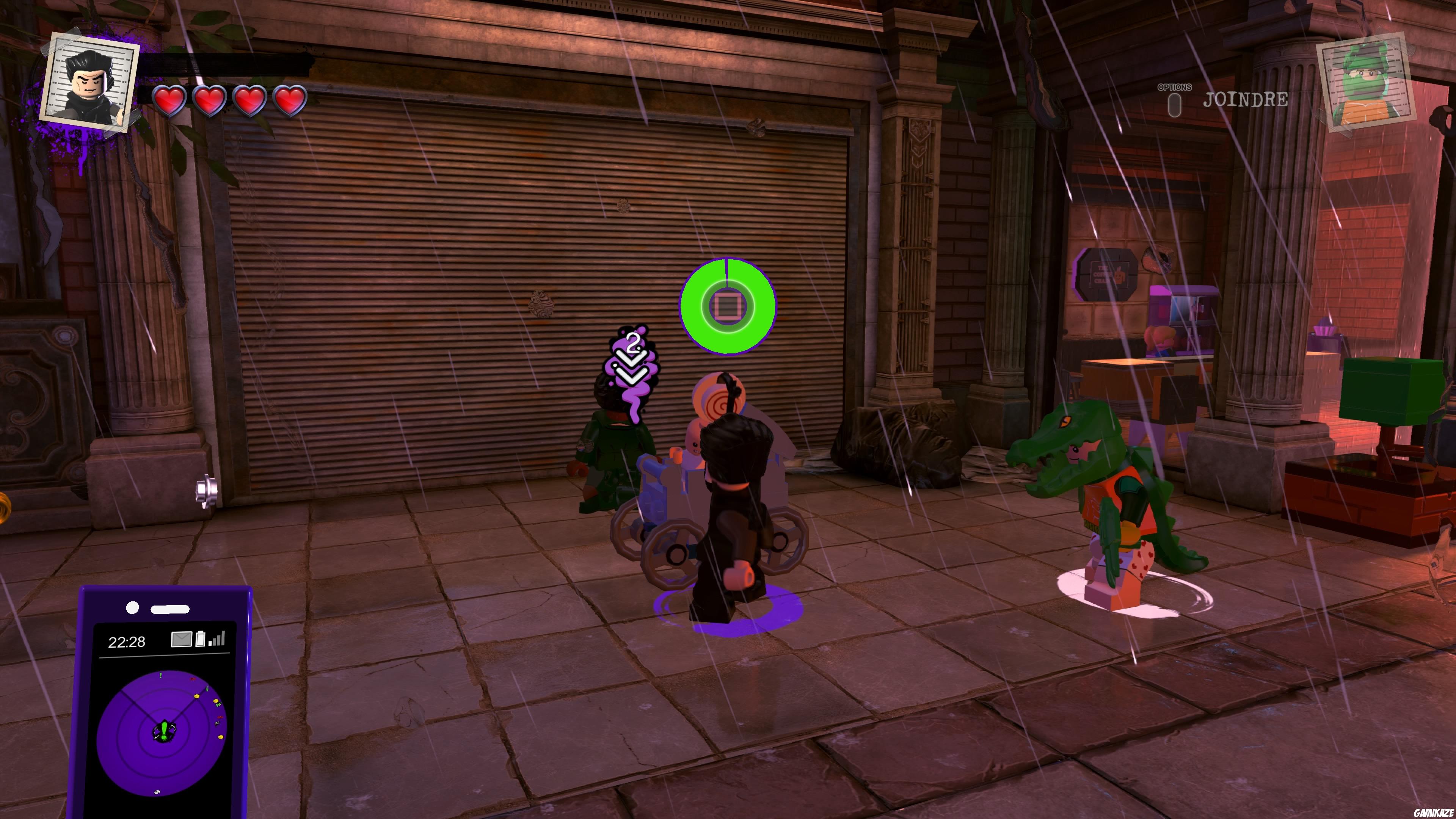Select the green exclamation mission marker on radar
The height and width of the screenshot is (819, 1456).
click(x=160, y=676)
